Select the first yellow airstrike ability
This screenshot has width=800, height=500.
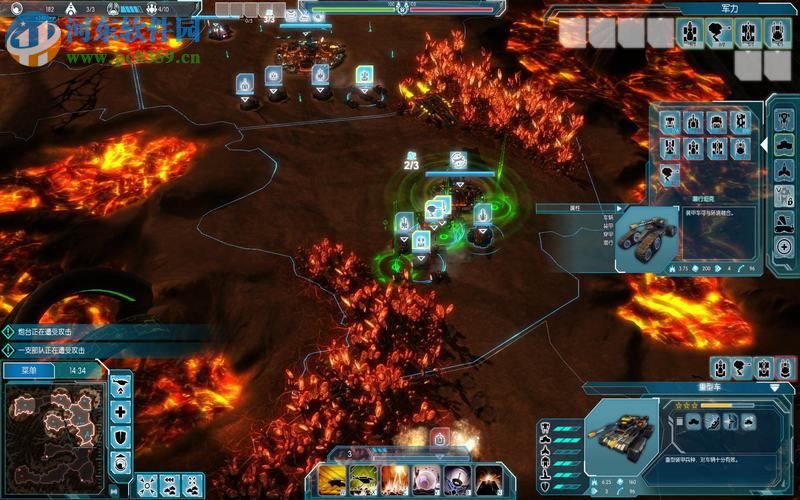point(331,478)
